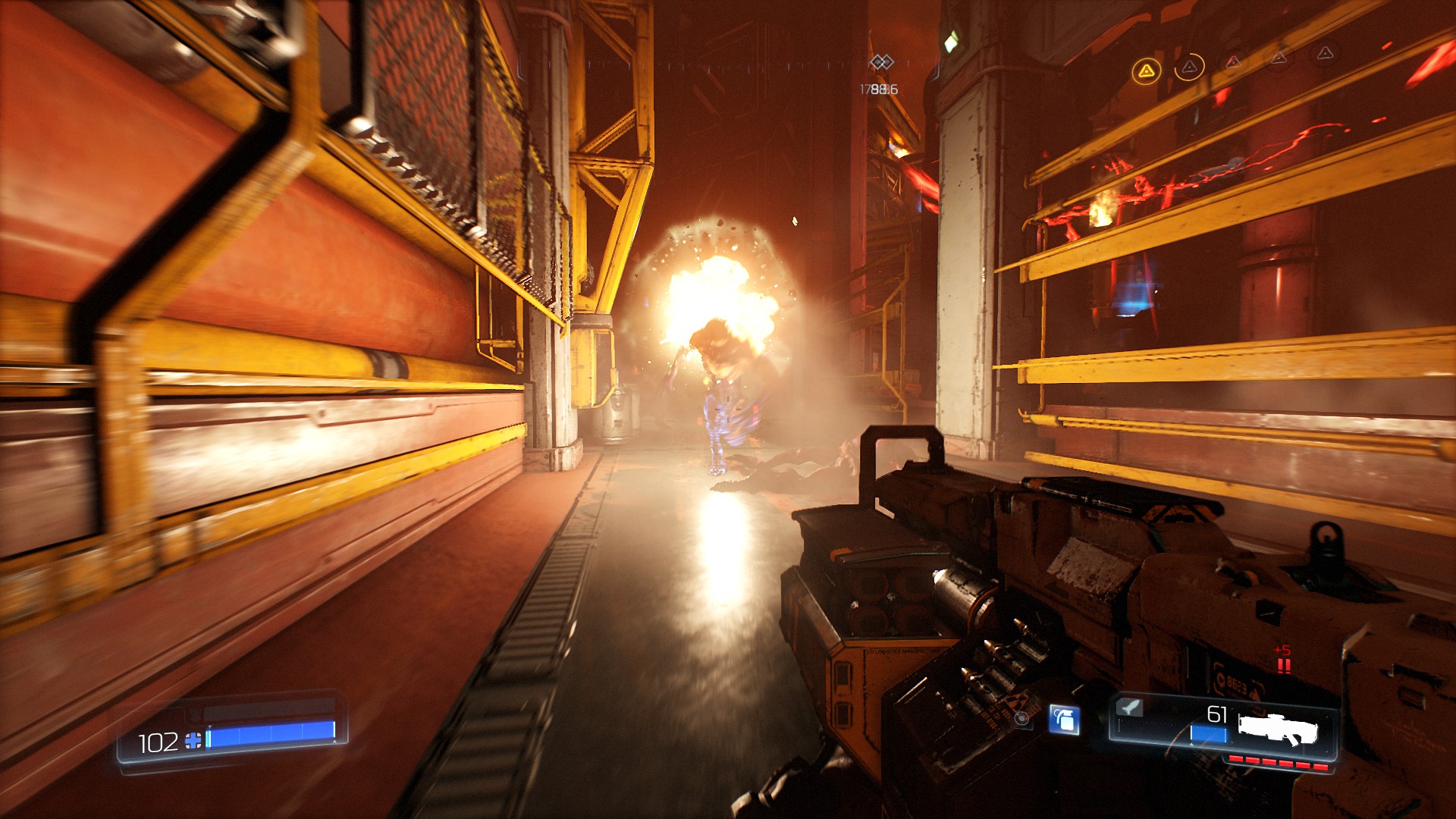Viewport: 1456px width, 819px height.
Task: Click the partially filled combat rating token
Action: 1189,67
